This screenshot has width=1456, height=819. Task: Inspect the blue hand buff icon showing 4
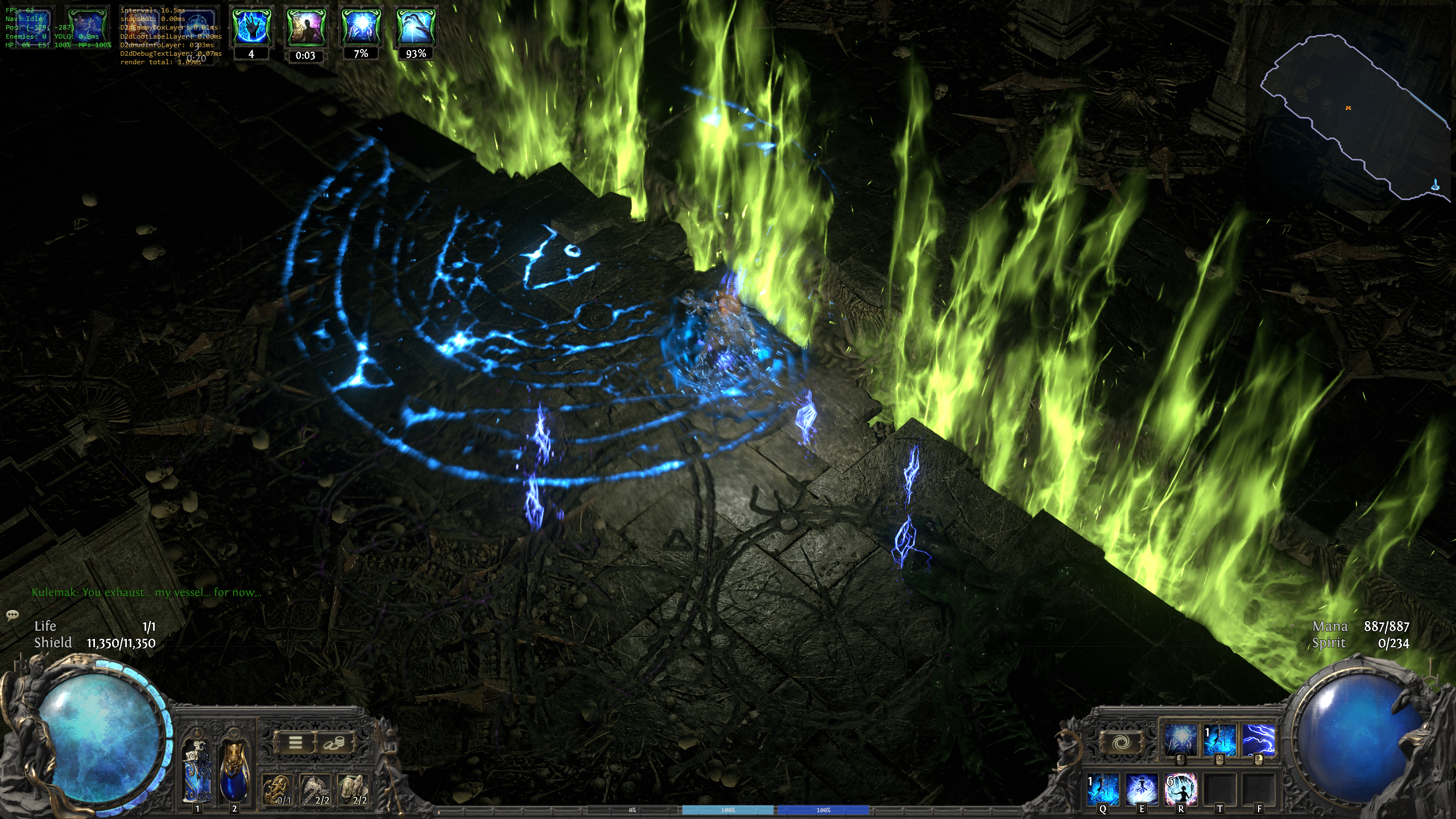(x=251, y=27)
